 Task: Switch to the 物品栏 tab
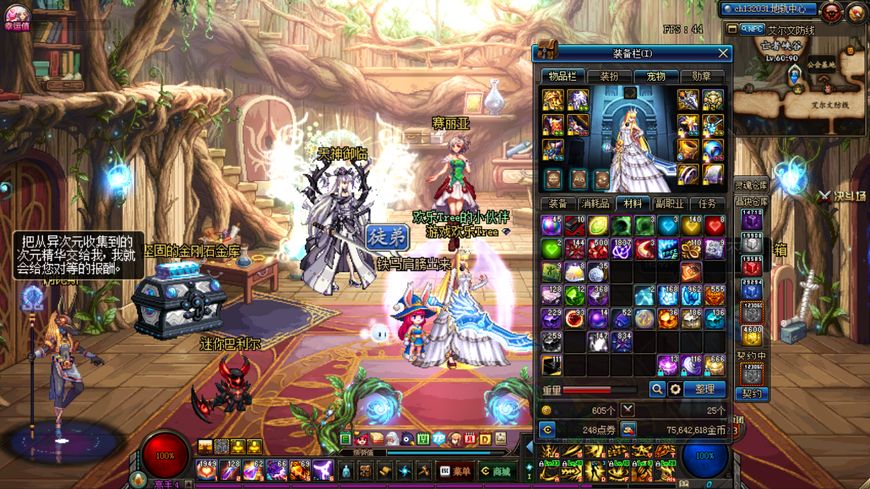562,76
